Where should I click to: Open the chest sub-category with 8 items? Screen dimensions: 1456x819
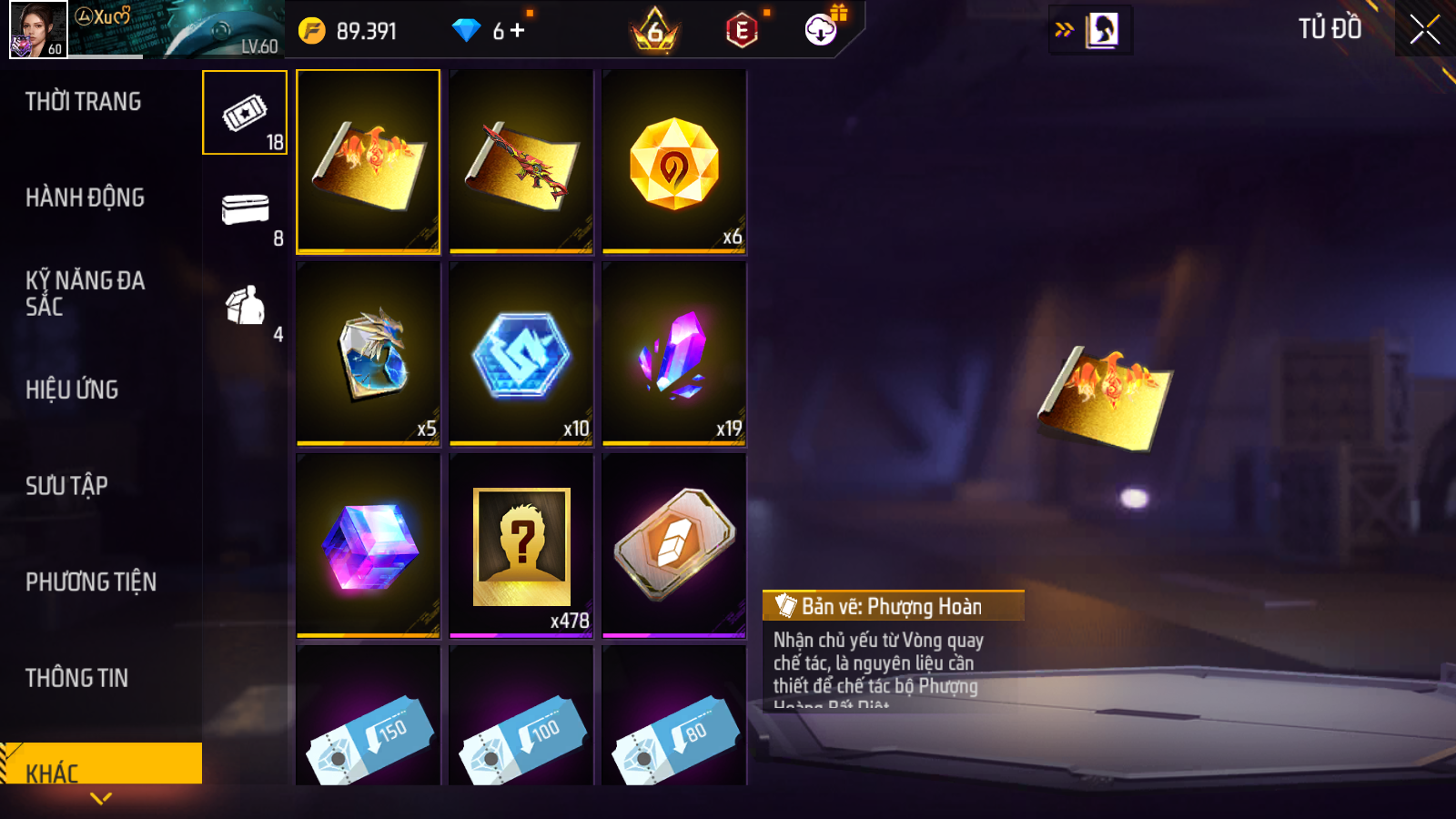[x=245, y=211]
